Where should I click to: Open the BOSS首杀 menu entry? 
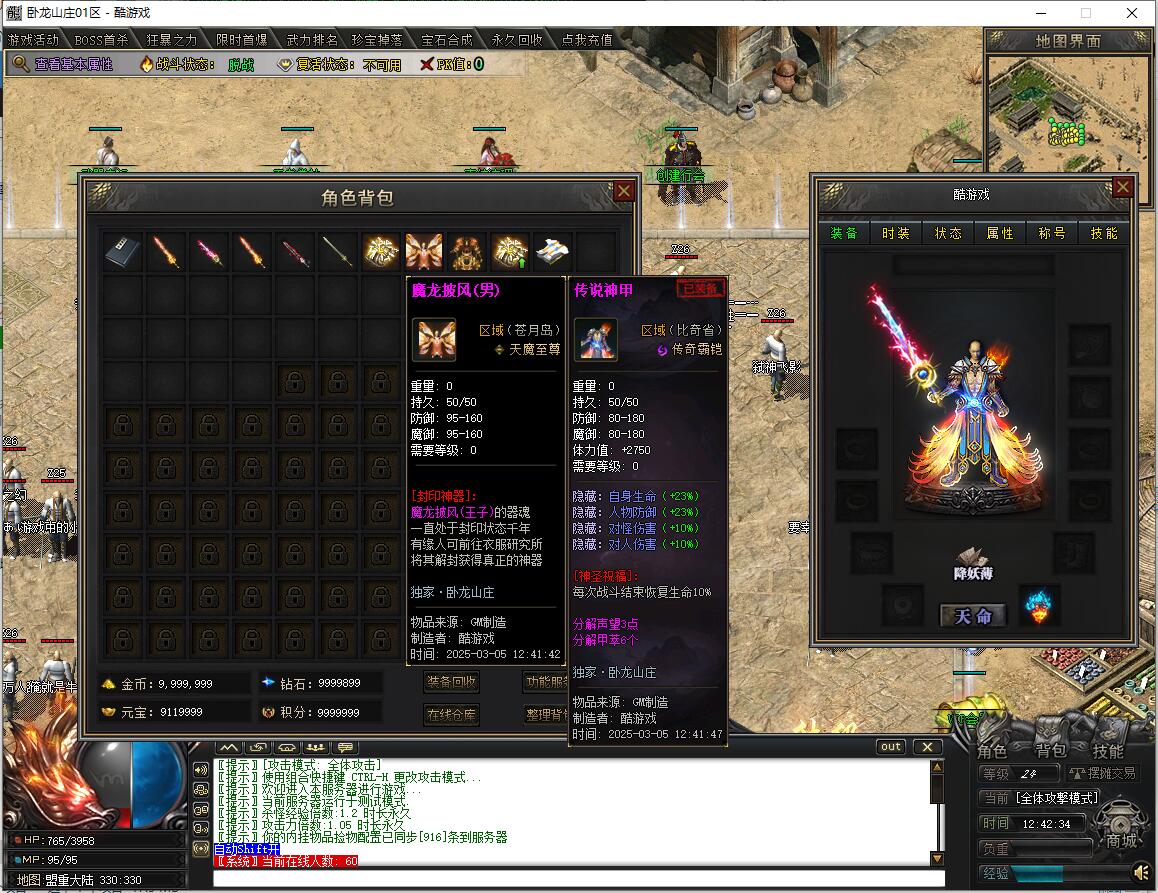pyautogui.click(x=102, y=40)
